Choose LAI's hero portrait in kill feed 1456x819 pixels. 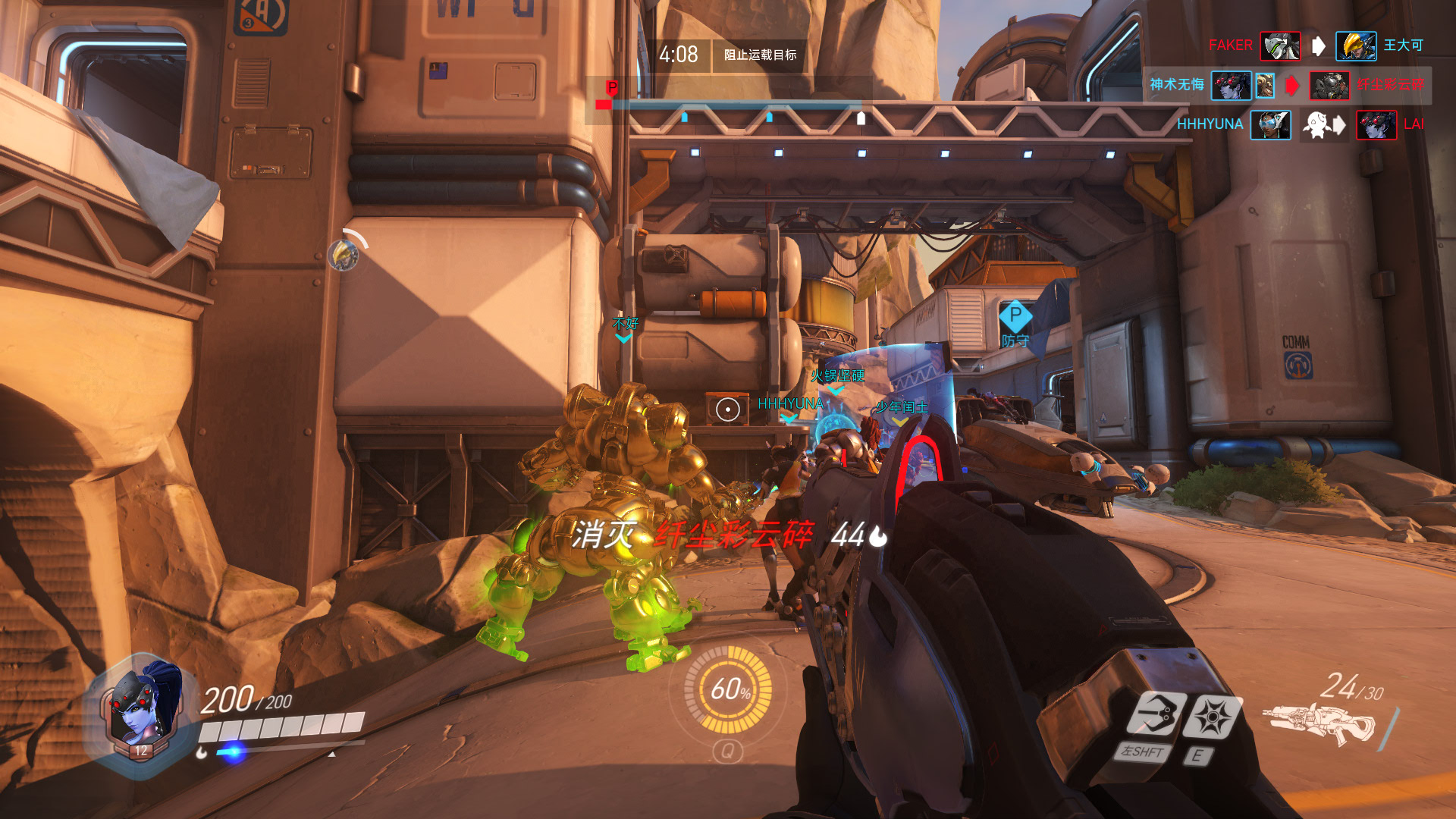tap(1376, 124)
